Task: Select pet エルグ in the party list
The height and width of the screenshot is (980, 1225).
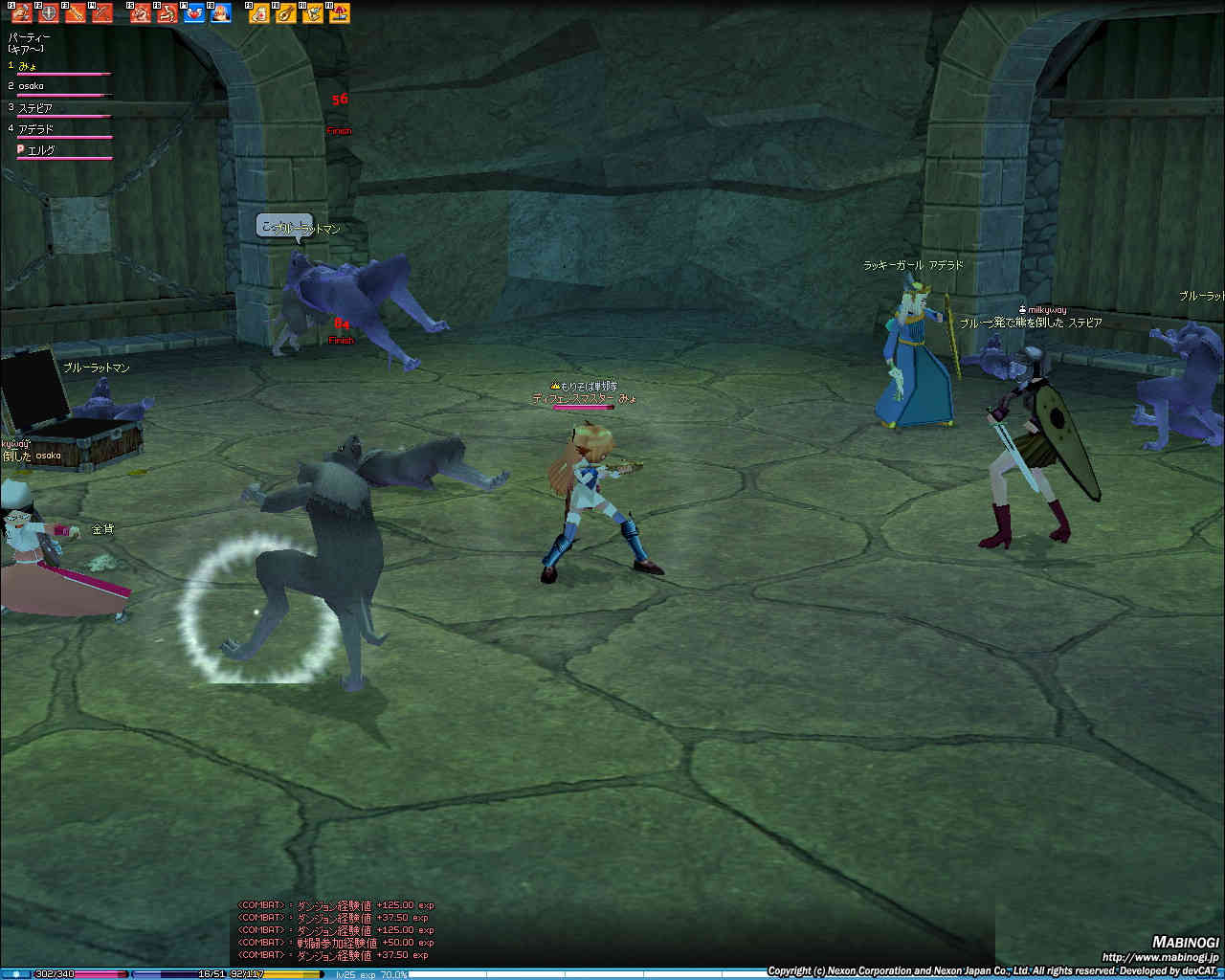Action: pyautogui.click(x=40, y=150)
